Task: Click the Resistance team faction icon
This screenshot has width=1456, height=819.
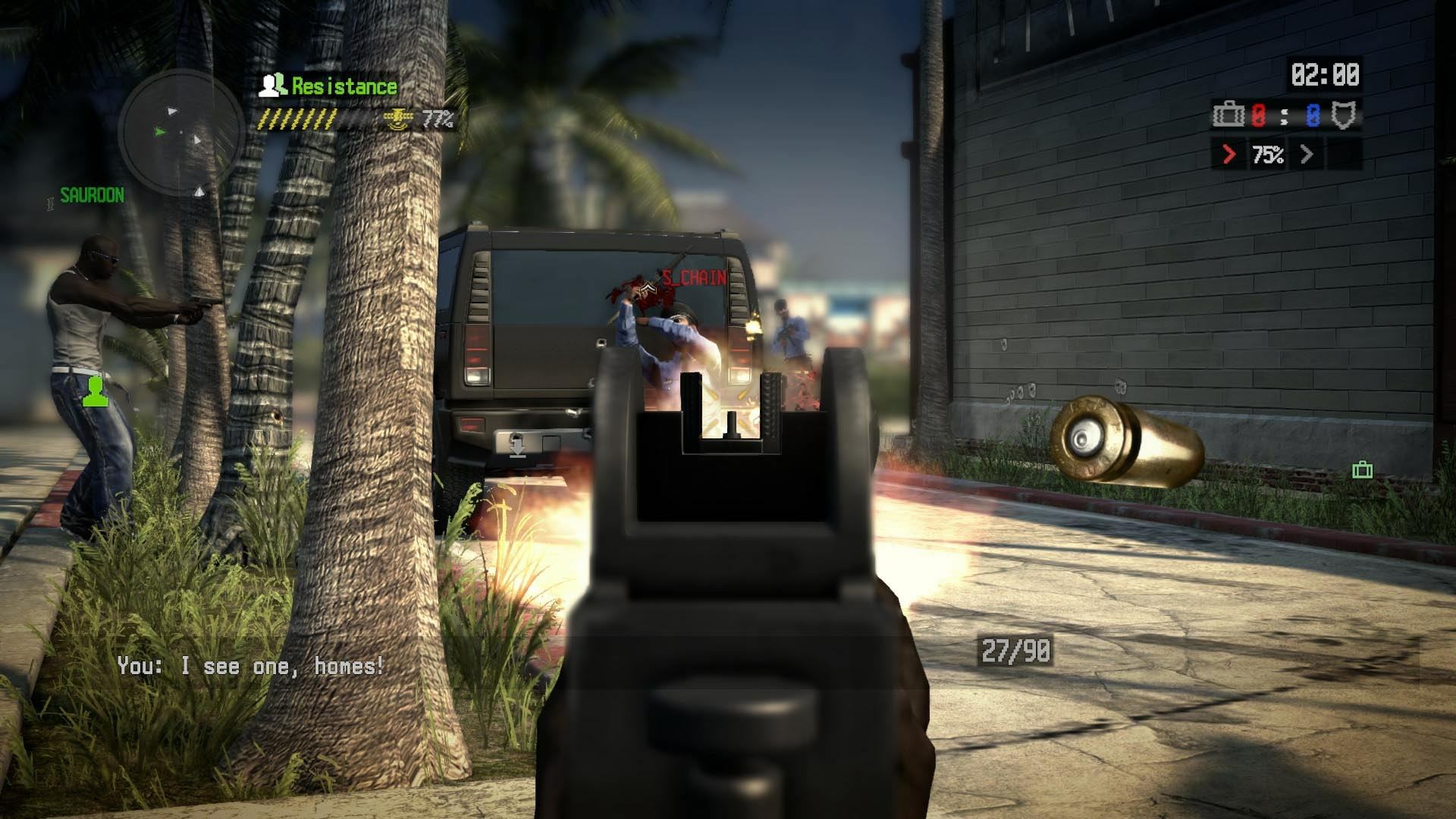Action: (x=272, y=86)
